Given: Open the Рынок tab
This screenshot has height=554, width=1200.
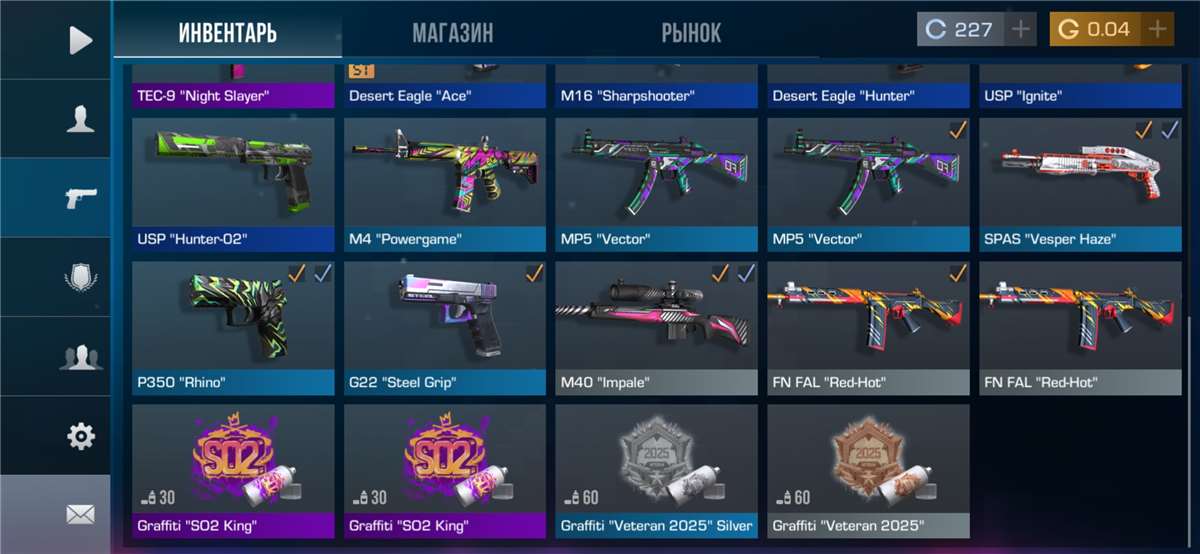Looking at the screenshot, I should [691, 33].
